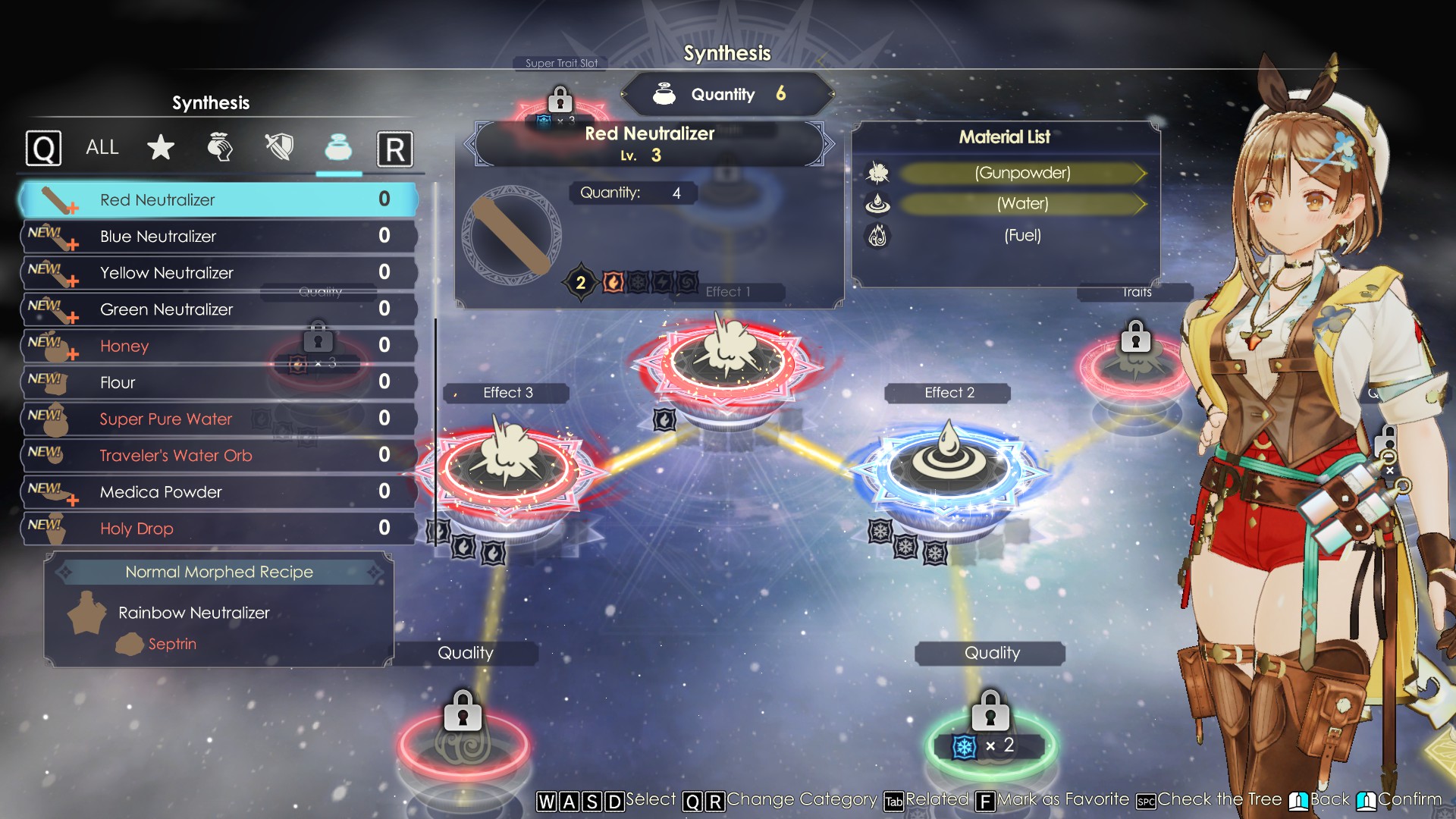Select the Red Neutralizer recipe

[x=218, y=200]
